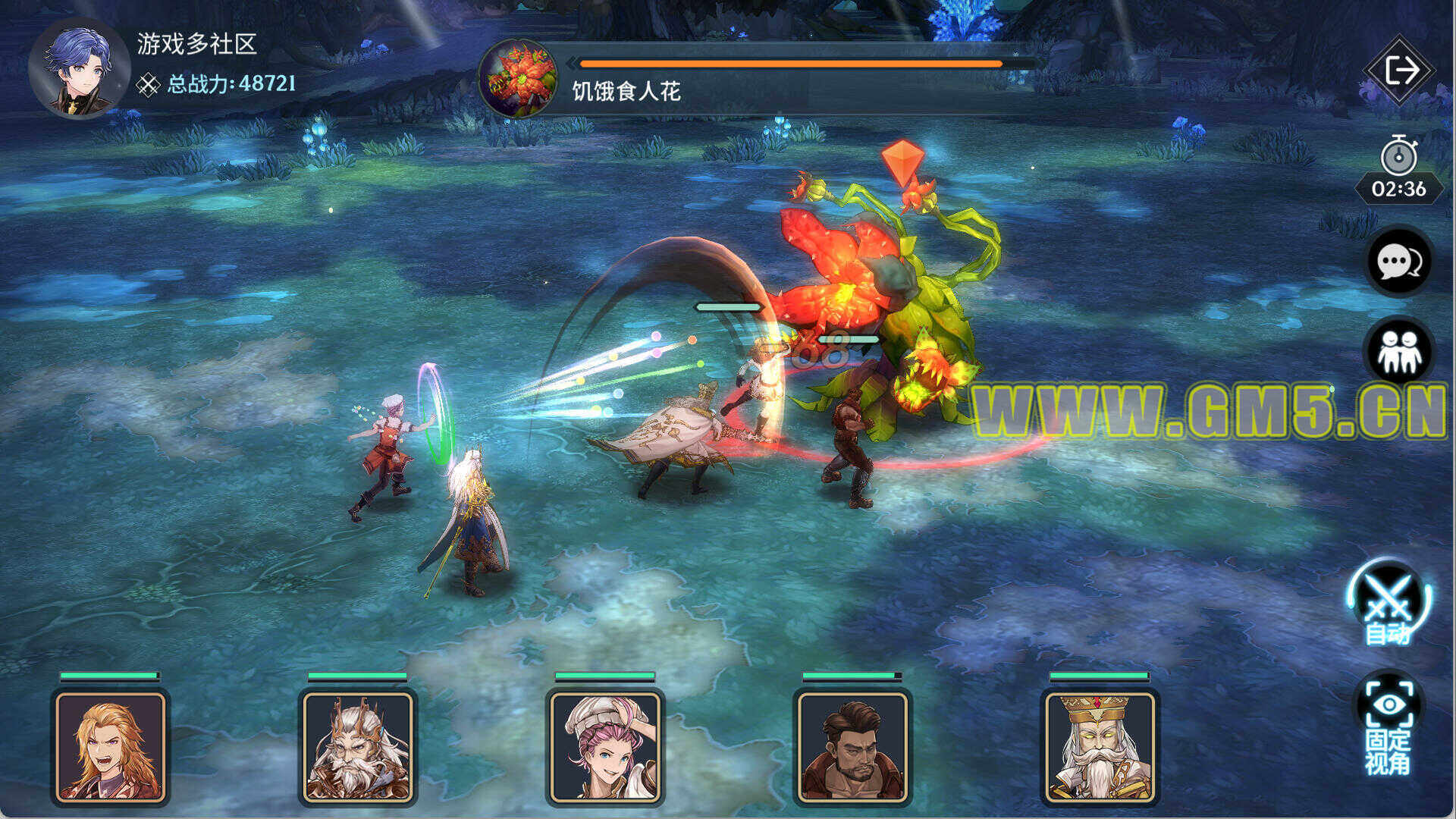Open the two-person team icon
Screen dimensions: 1456x819
(1399, 352)
